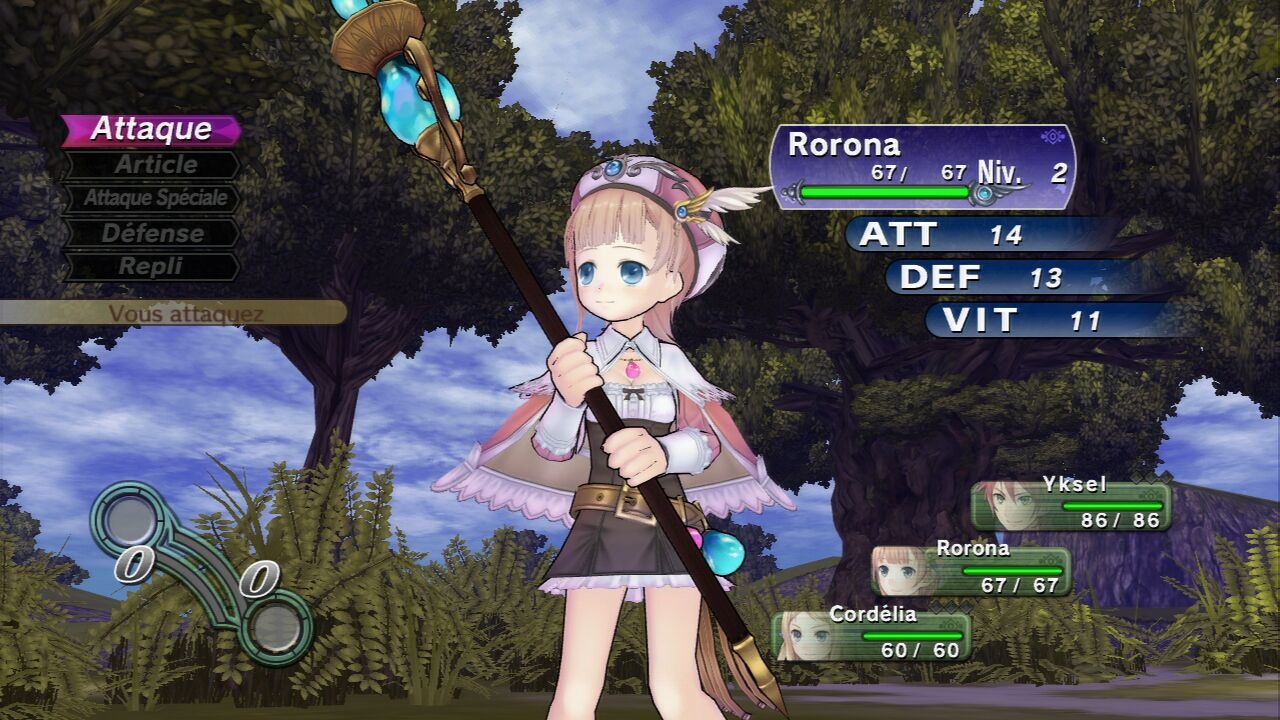
Task: Select the Attaque command
Action: point(151,129)
